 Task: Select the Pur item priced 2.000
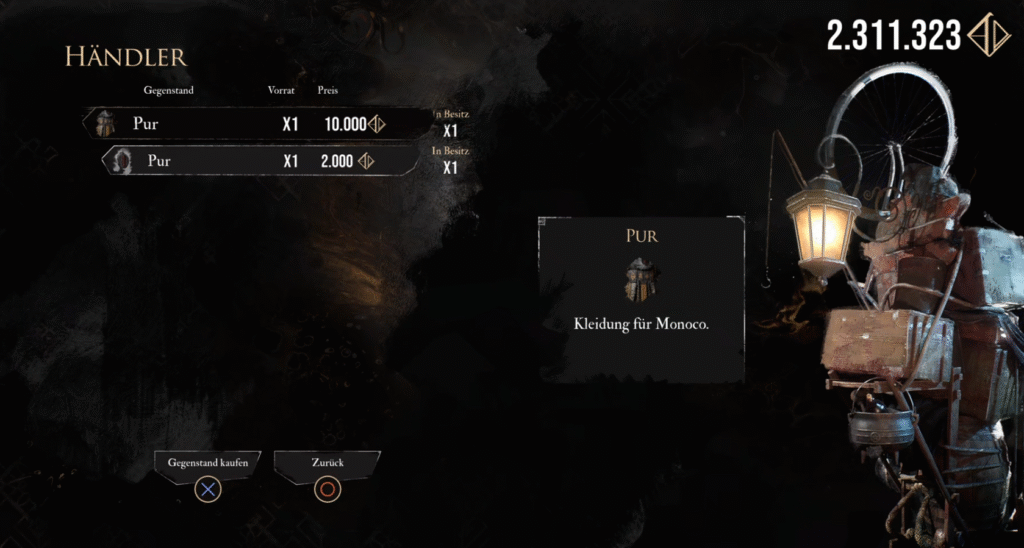click(260, 160)
